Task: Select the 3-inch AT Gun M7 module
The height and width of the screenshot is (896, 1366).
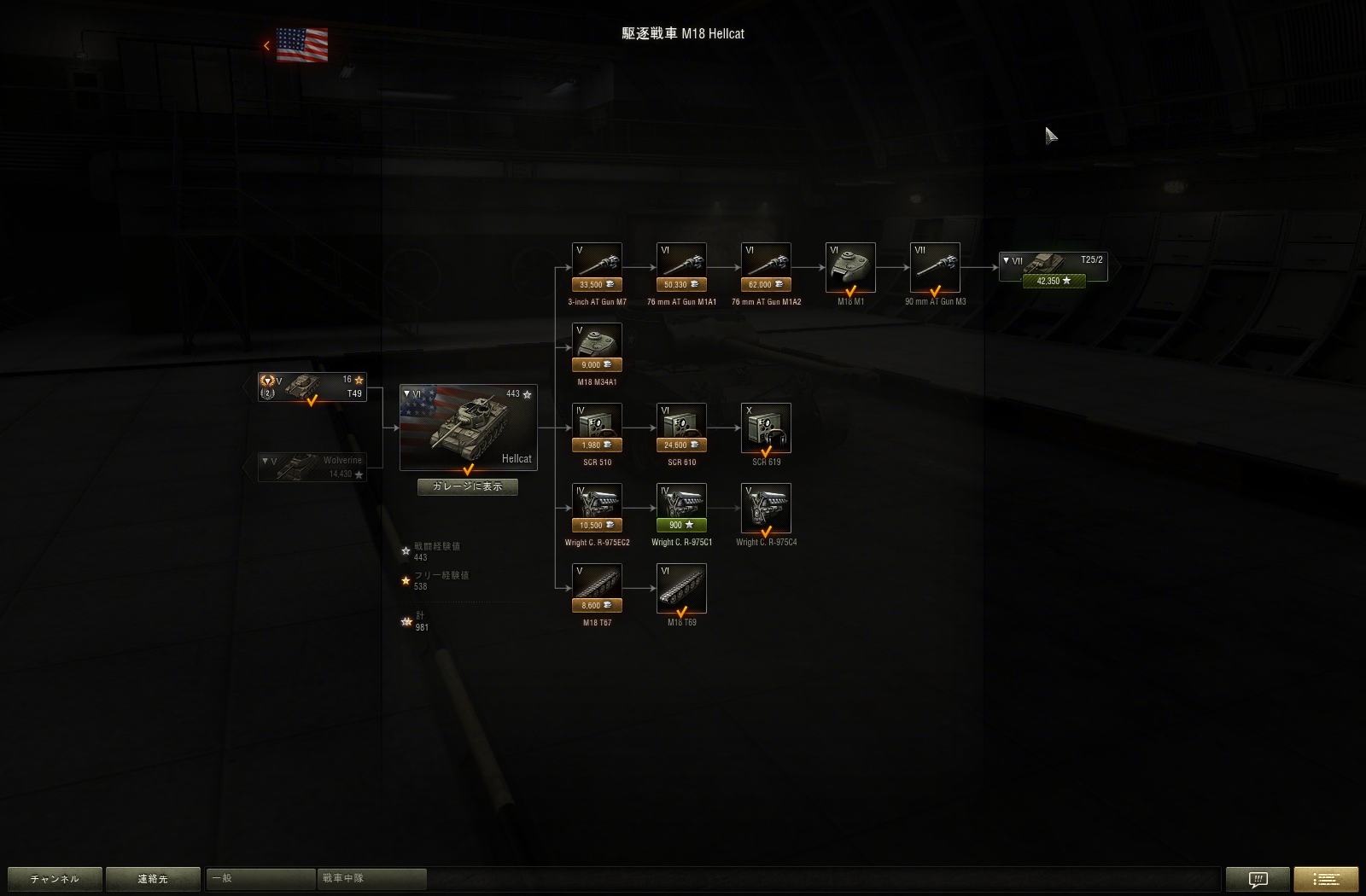Action: click(597, 260)
